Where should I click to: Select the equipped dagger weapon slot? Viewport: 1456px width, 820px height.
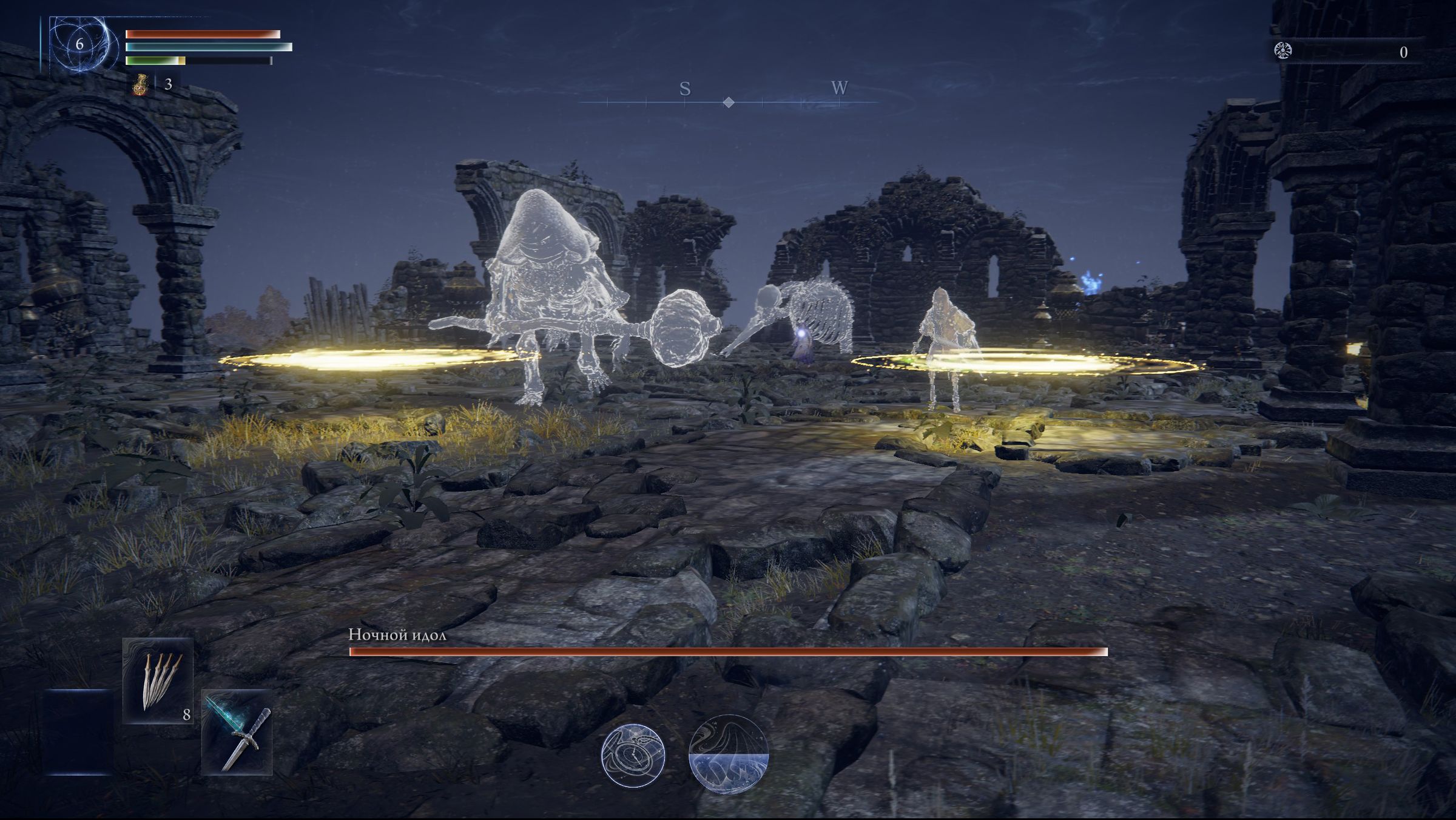237,732
